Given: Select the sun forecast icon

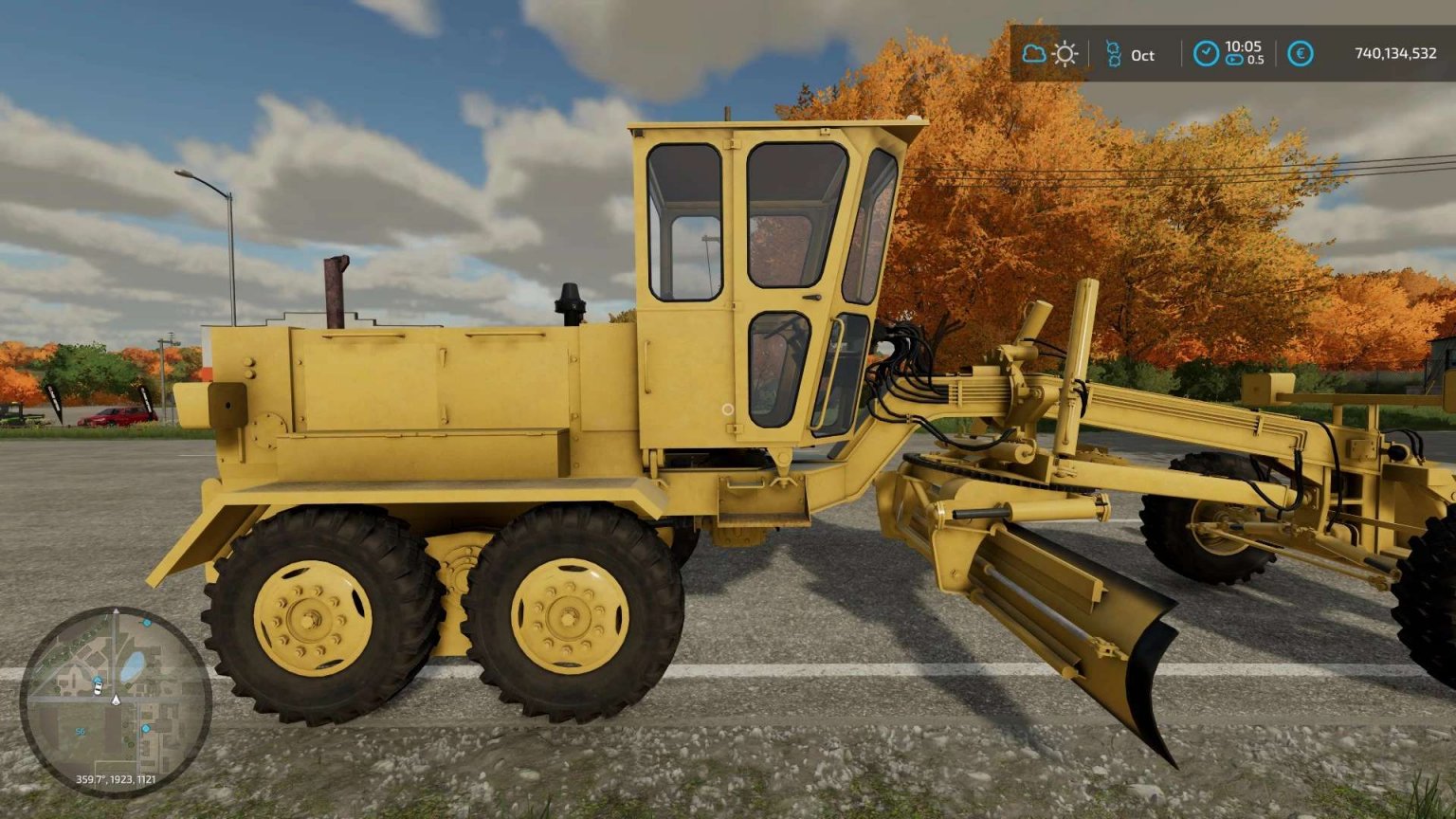Looking at the screenshot, I should (1065, 53).
